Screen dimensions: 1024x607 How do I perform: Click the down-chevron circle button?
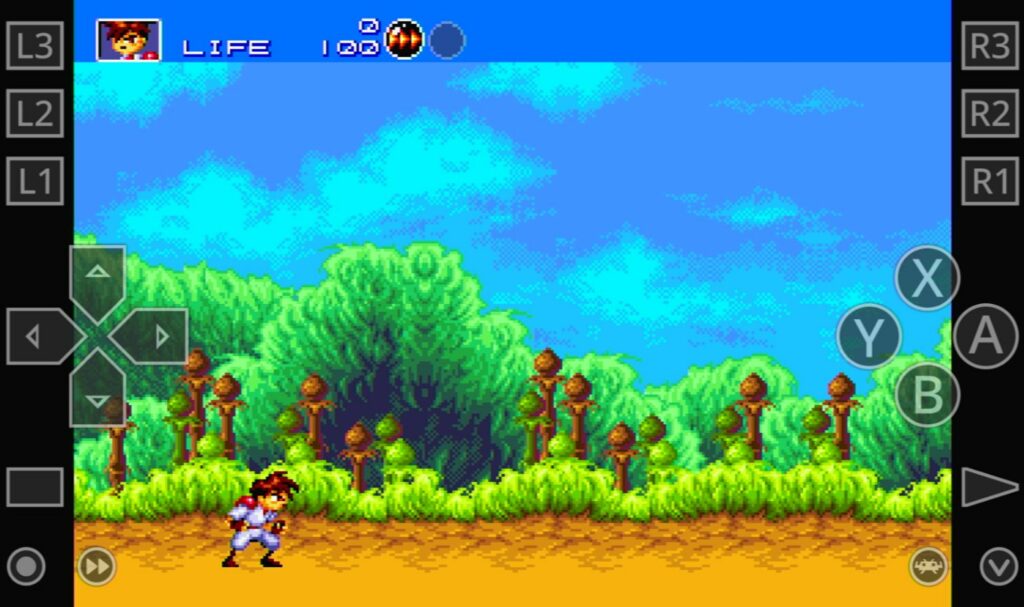998,567
